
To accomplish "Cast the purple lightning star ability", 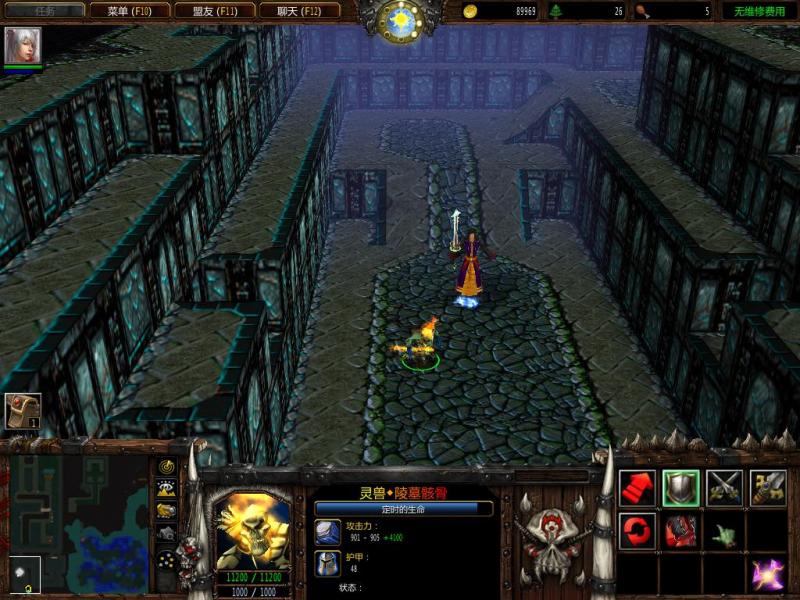I will (768, 574).
